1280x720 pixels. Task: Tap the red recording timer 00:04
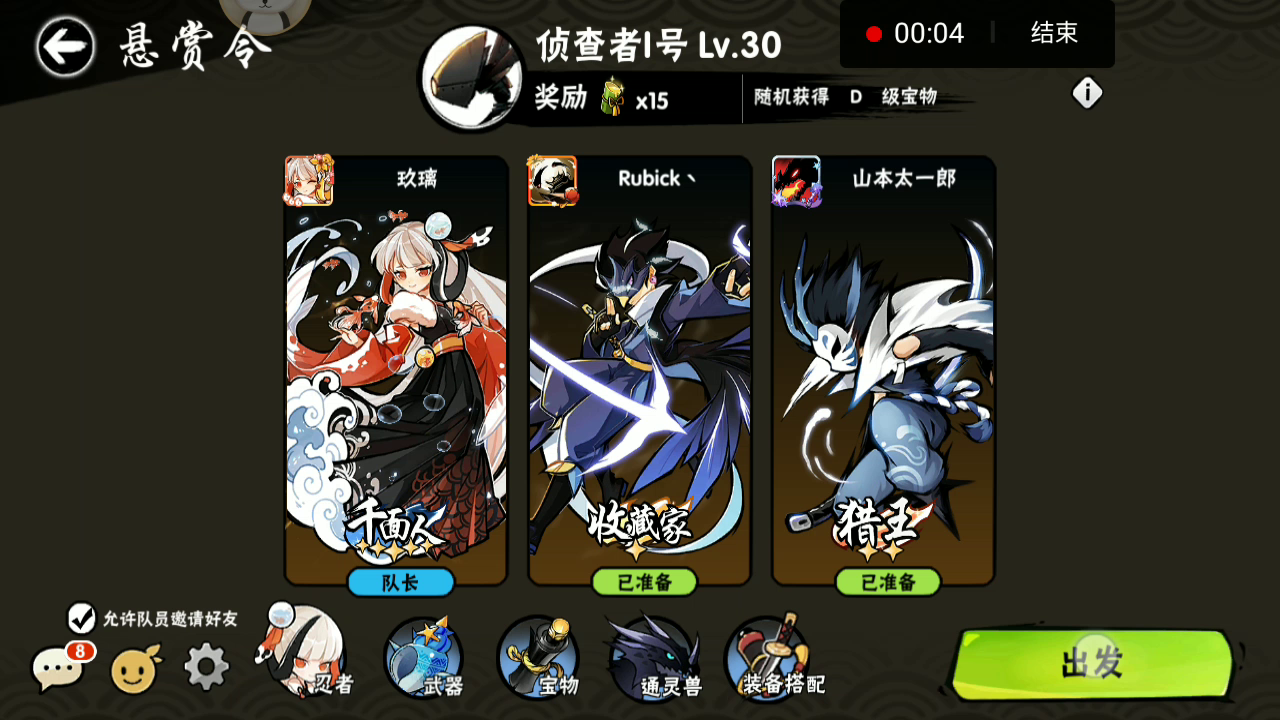pos(927,33)
